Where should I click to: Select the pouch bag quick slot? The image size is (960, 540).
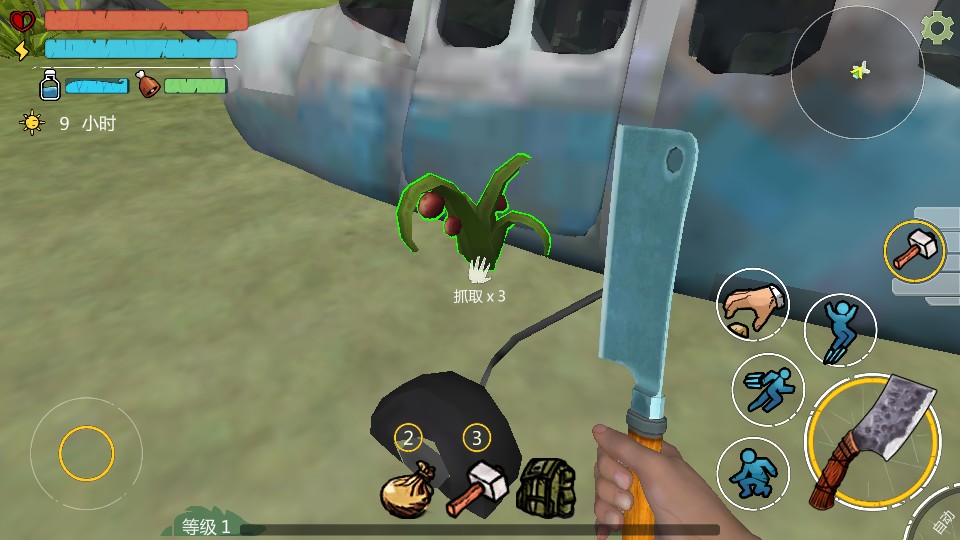(406, 488)
